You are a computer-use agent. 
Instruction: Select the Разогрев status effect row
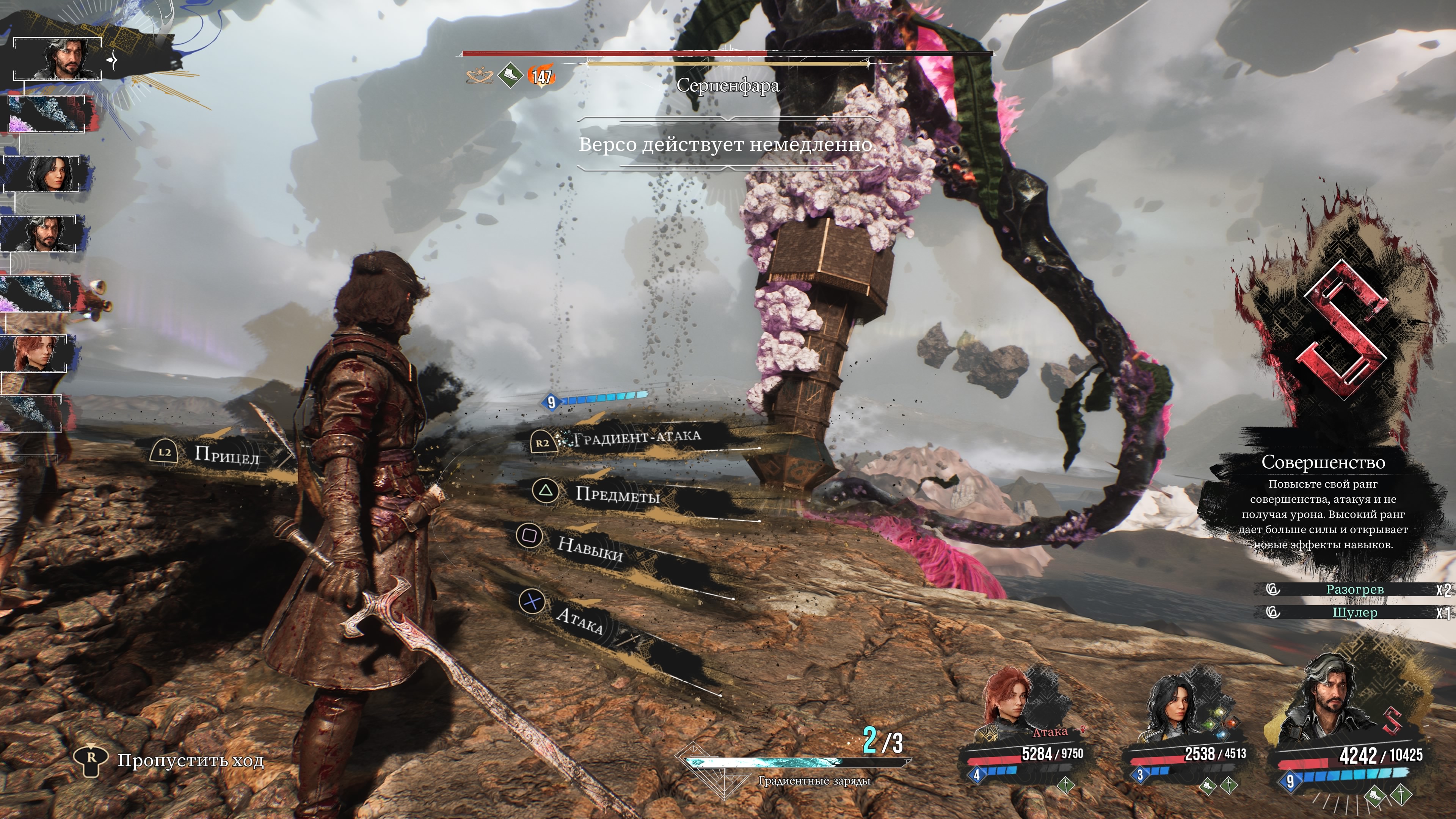[1354, 590]
